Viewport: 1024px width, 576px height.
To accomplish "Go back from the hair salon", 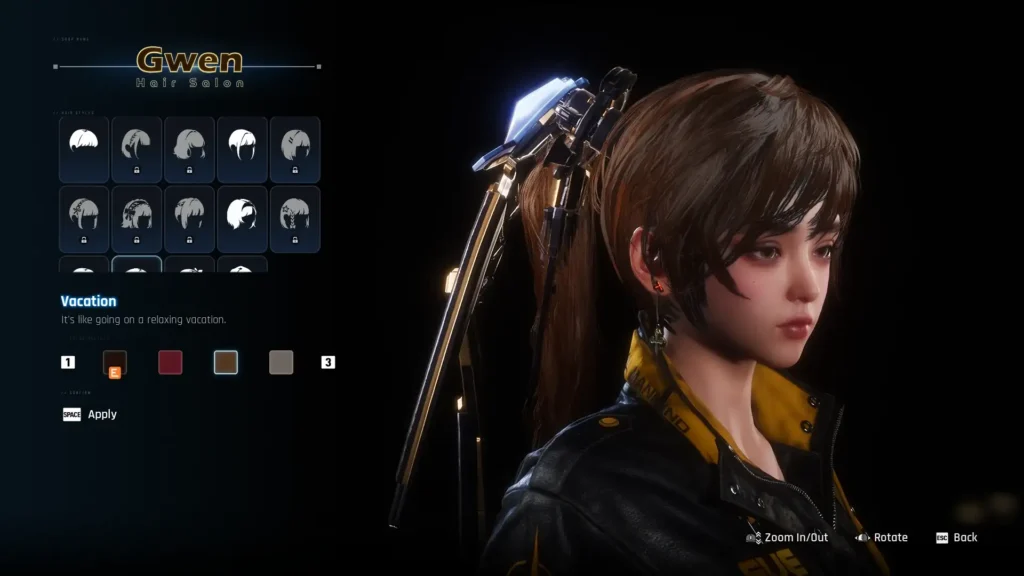I will coord(956,538).
